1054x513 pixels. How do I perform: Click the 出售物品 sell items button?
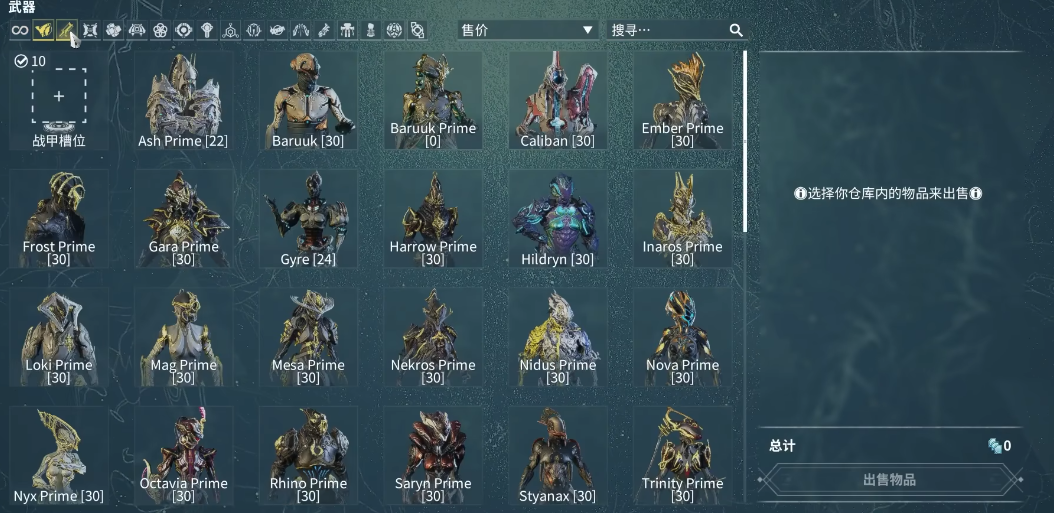888,480
